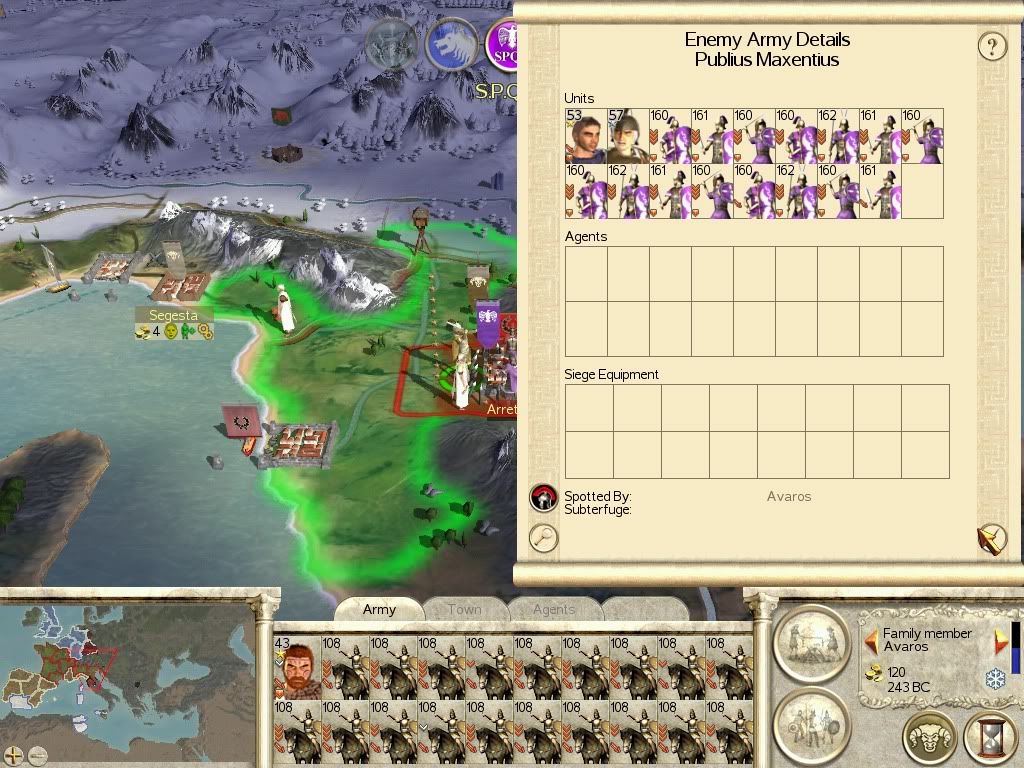End the turn with the hourglass button
This screenshot has height=768, width=1024.
pyautogui.click(x=989, y=738)
